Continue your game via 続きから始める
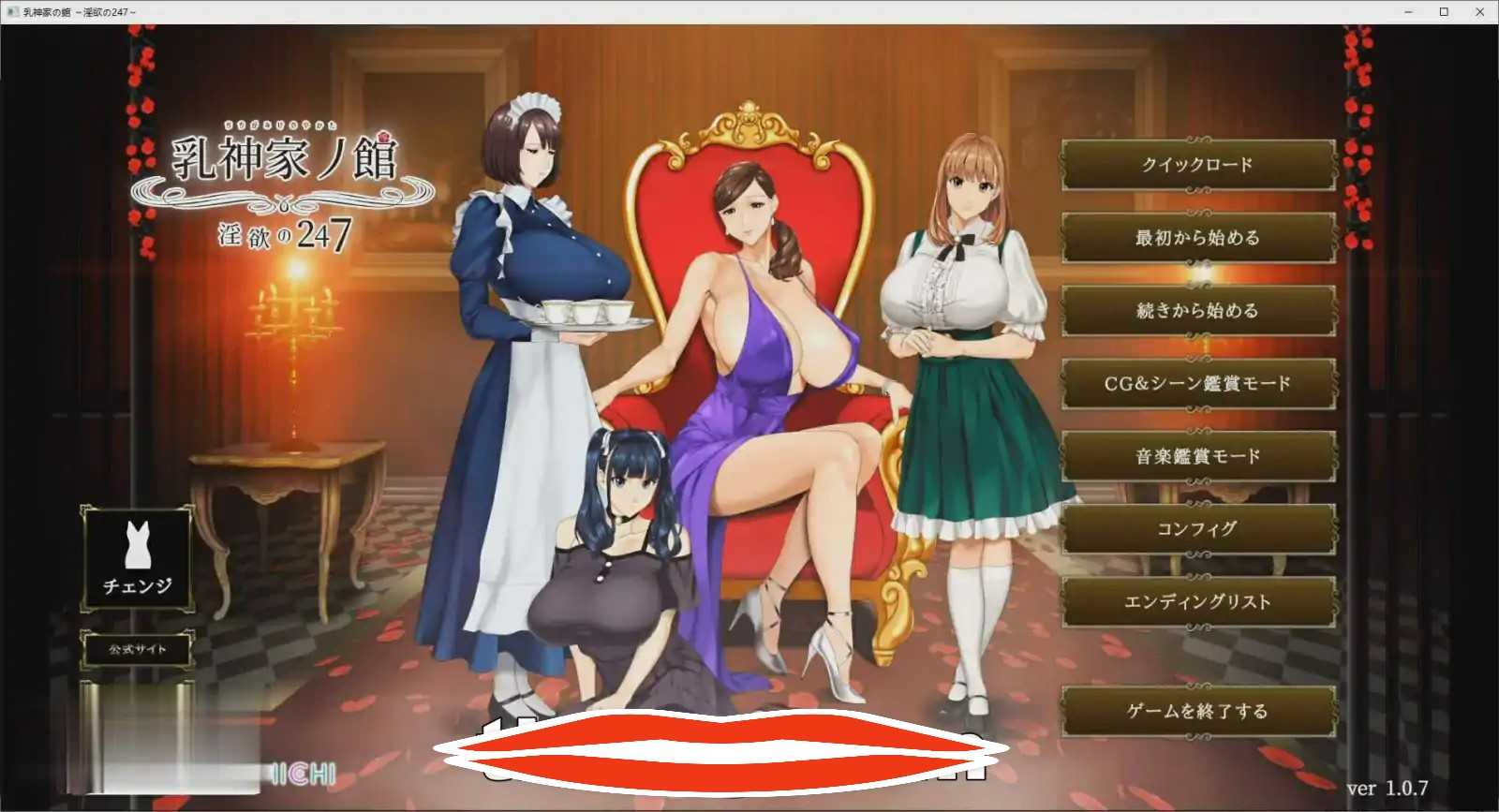 [1199, 310]
